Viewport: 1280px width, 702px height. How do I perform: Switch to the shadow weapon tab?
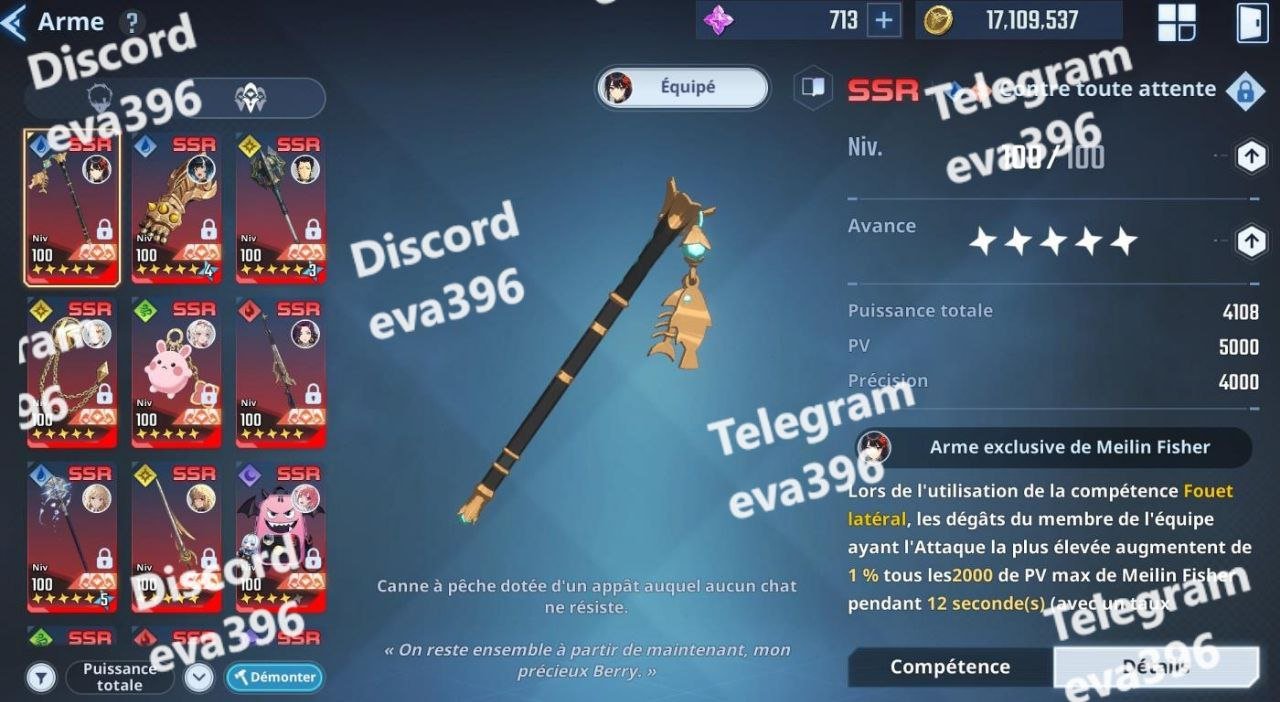point(249,98)
